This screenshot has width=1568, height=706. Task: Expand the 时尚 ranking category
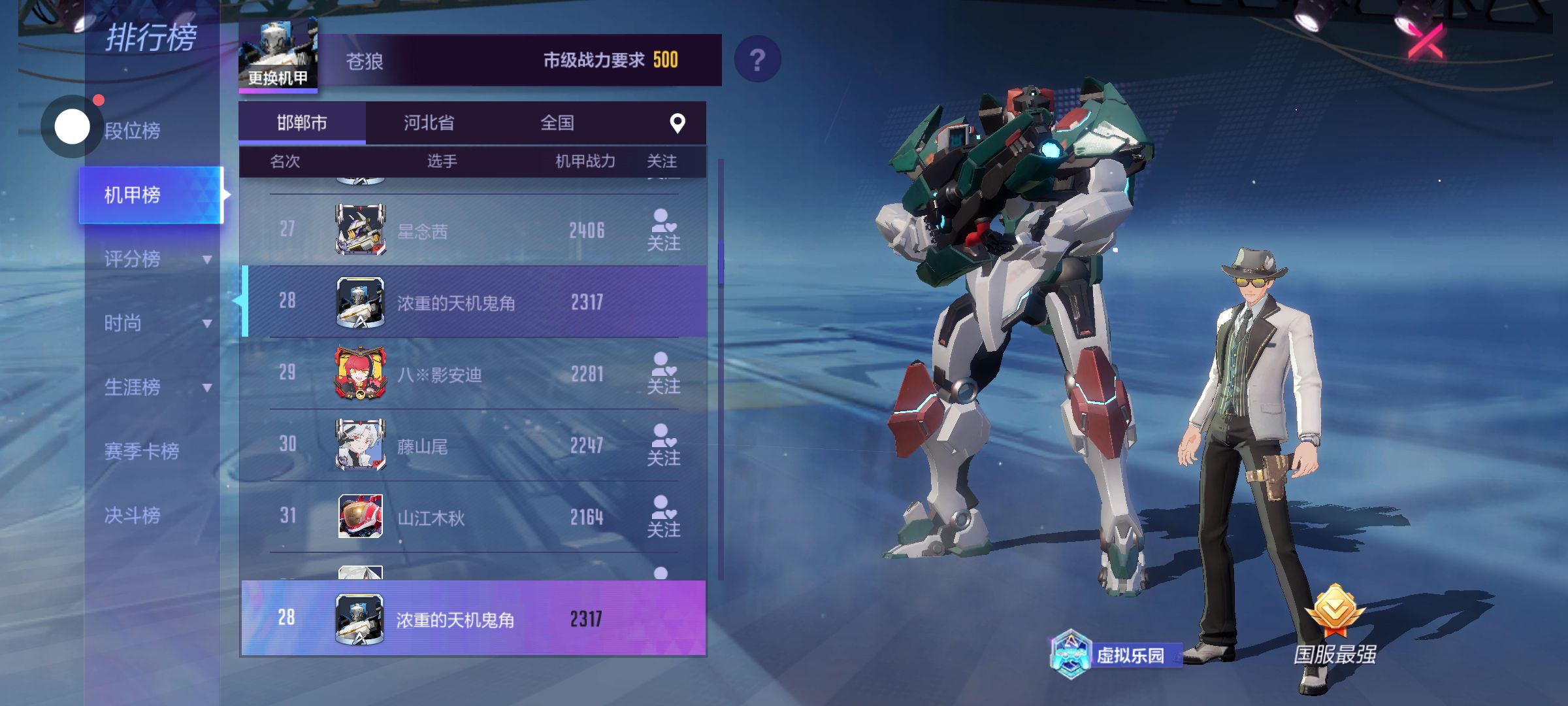pyautogui.click(x=157, y=323)
